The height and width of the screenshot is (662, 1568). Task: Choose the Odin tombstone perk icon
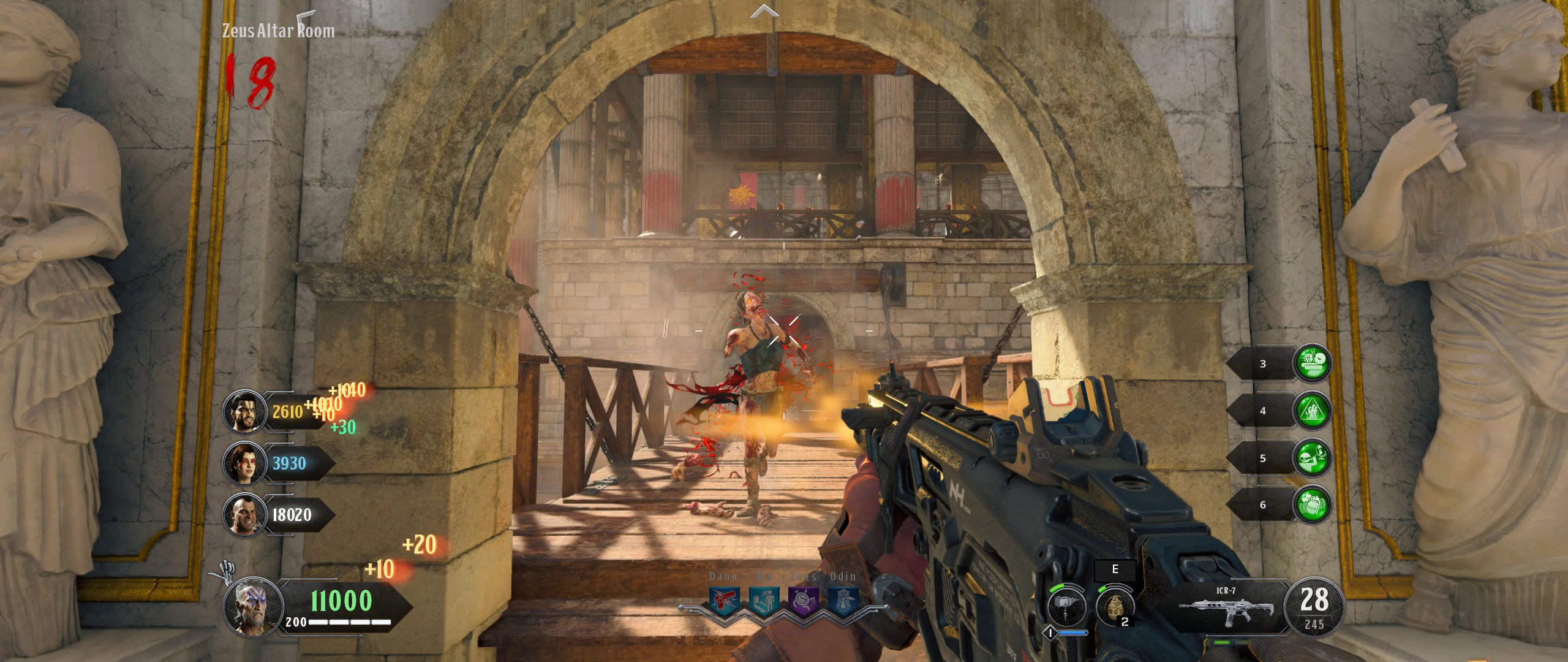(843, 601)
